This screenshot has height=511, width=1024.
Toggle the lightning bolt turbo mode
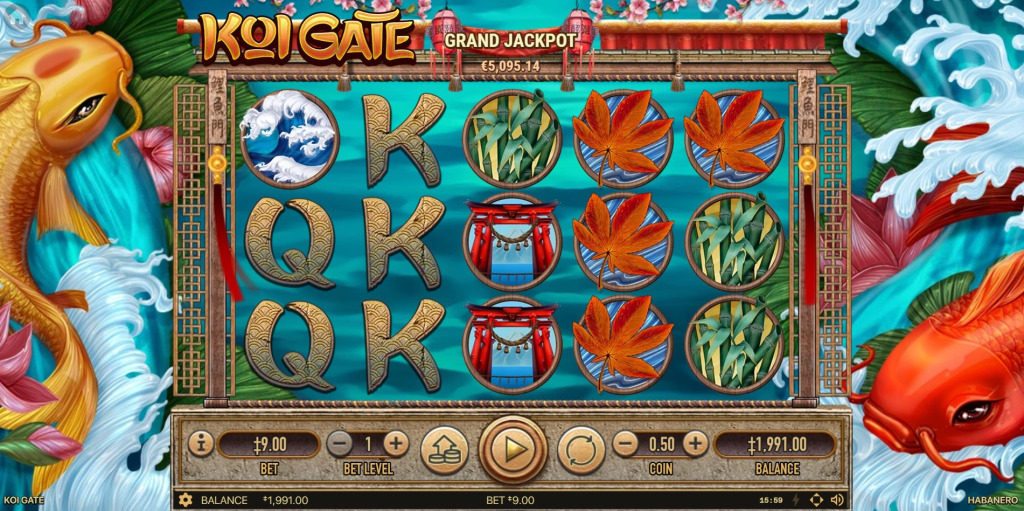pos(796,500)
